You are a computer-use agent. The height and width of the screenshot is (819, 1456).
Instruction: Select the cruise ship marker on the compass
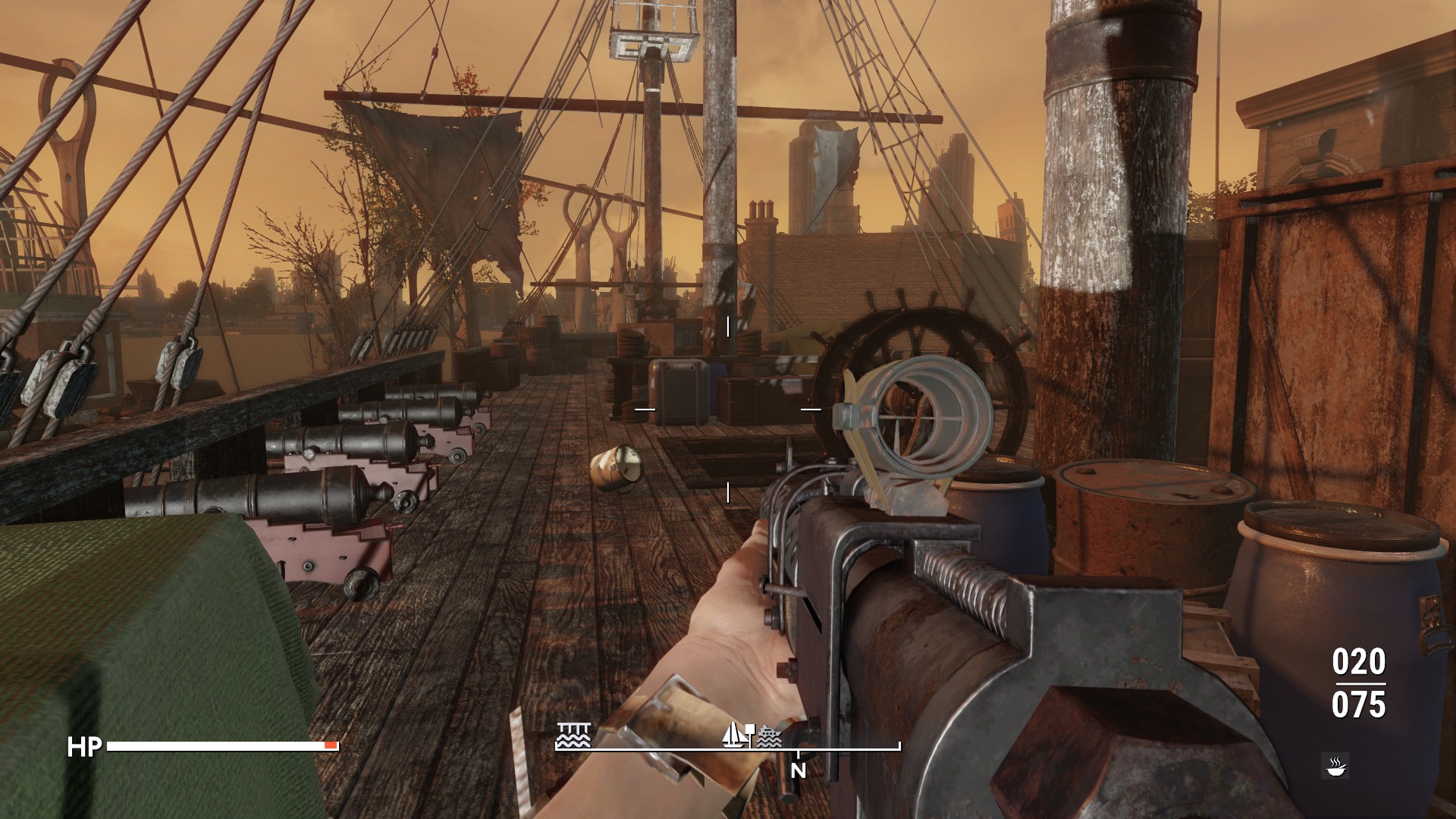(769, 737)
